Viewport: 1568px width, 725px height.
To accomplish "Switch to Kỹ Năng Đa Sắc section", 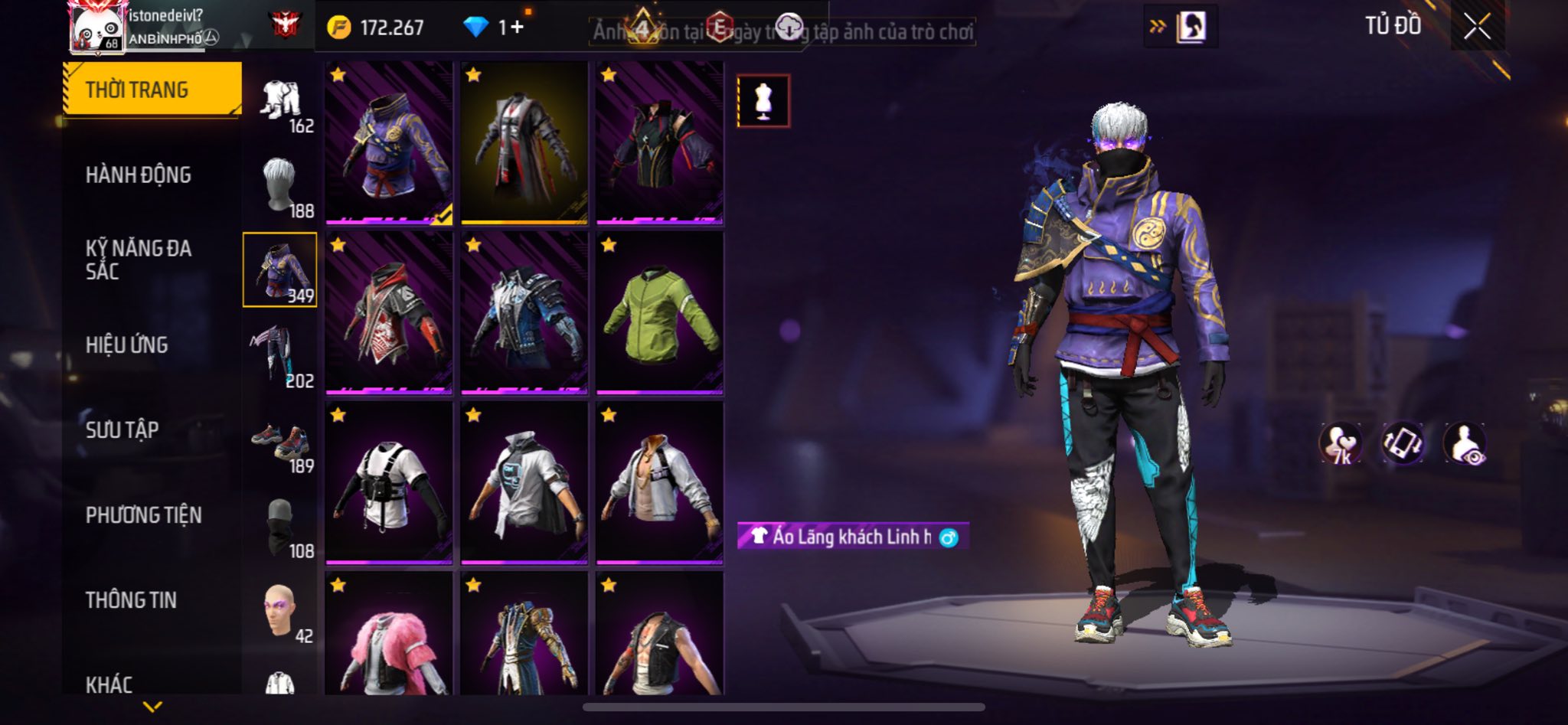I will 139,260.
